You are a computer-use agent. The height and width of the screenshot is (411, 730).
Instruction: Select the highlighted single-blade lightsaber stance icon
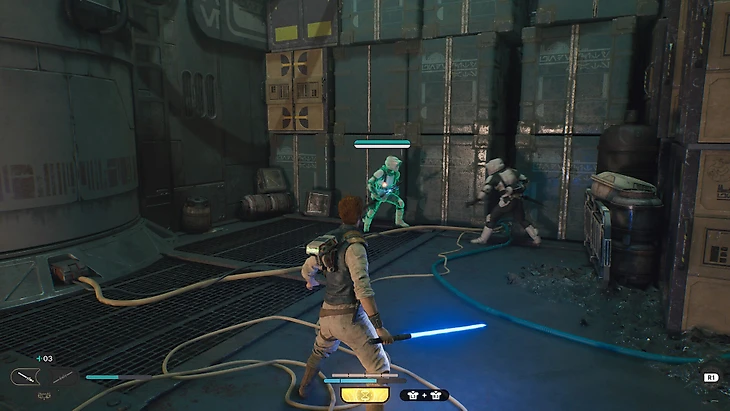(x=24, y=377)
